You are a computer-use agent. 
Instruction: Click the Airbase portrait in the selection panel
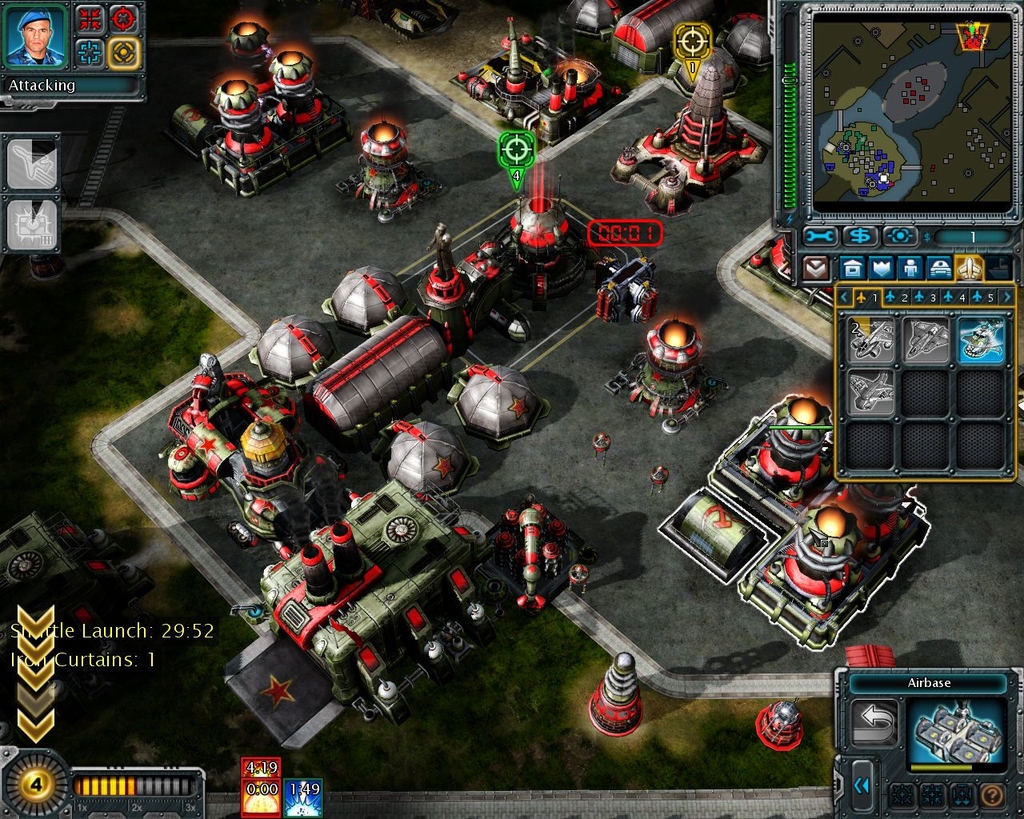click(x=956, y=732)
